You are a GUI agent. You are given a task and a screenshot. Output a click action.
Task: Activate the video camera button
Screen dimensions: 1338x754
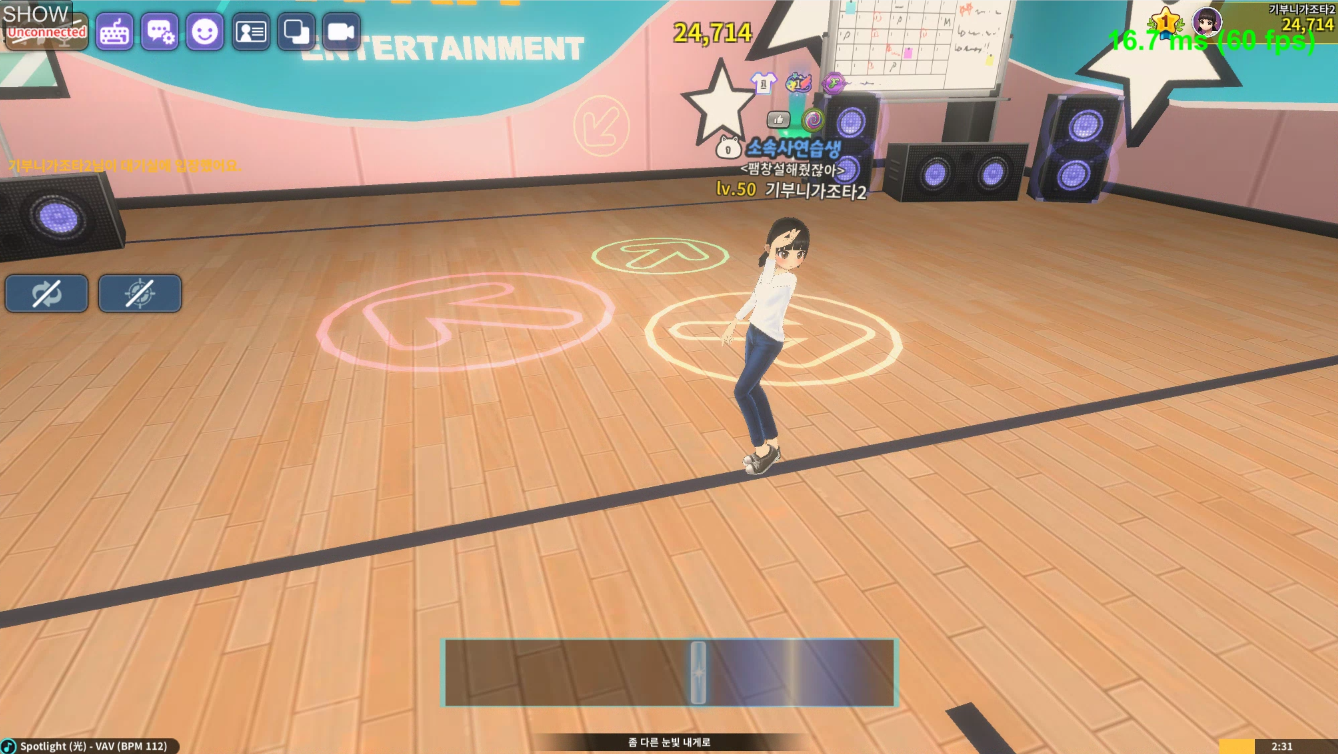coord(341,32)
